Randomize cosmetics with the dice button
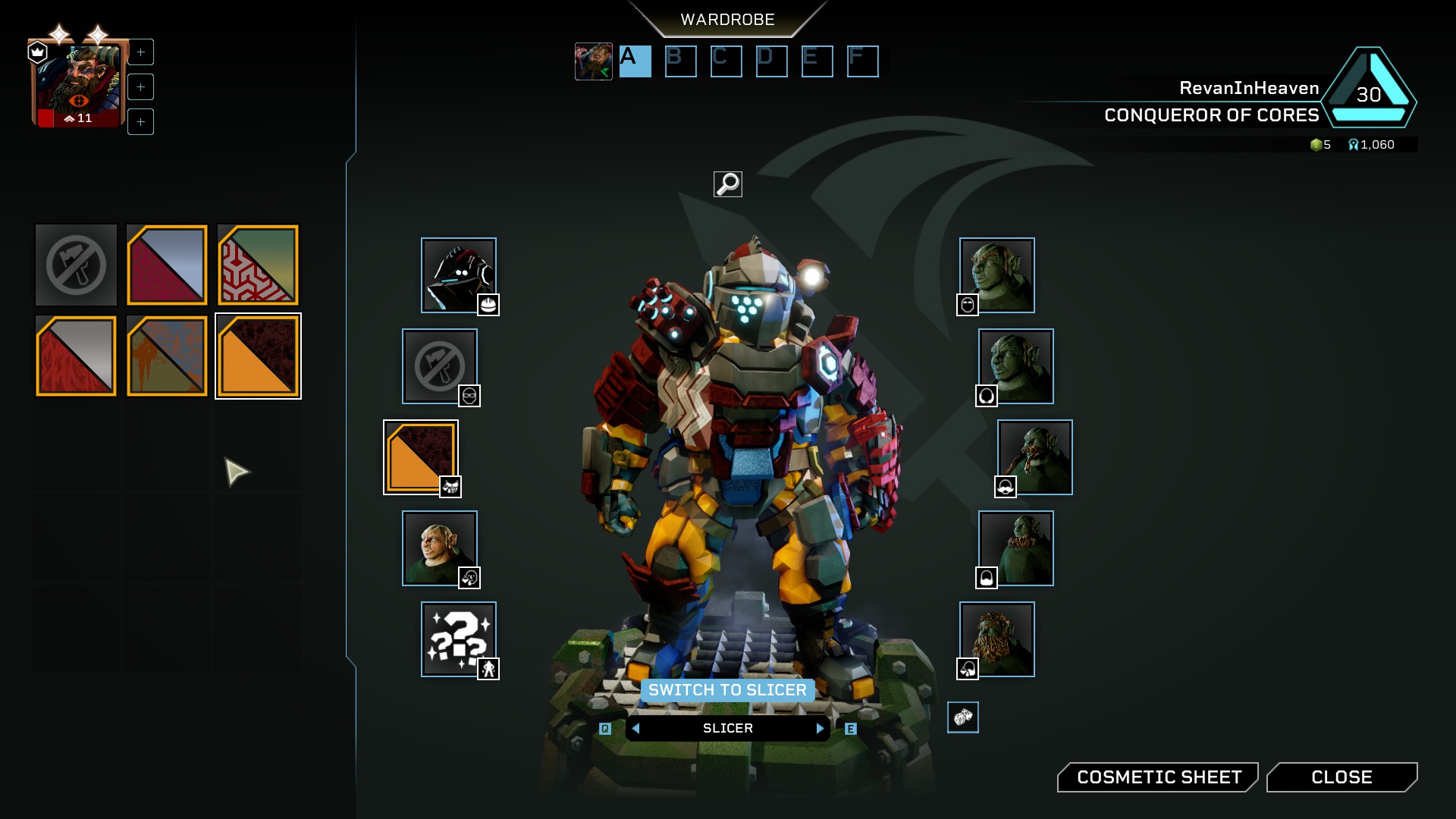Screen dimensions: 1456x819 click(963, 717)
